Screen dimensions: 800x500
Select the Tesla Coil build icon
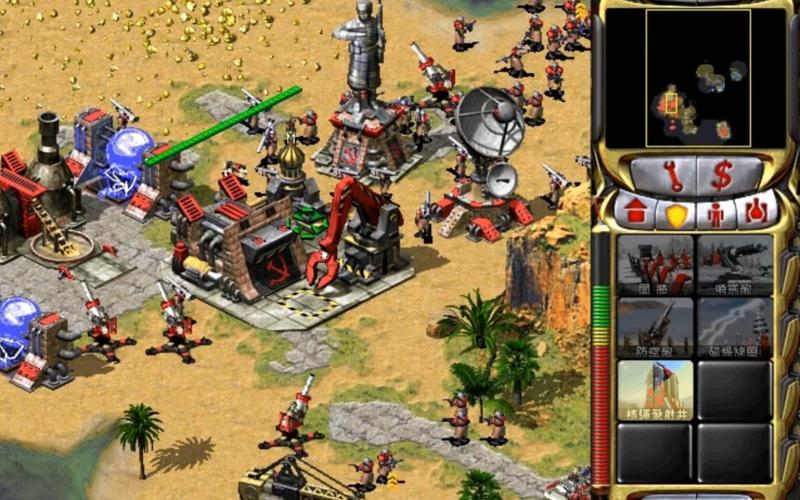(735, 327)
